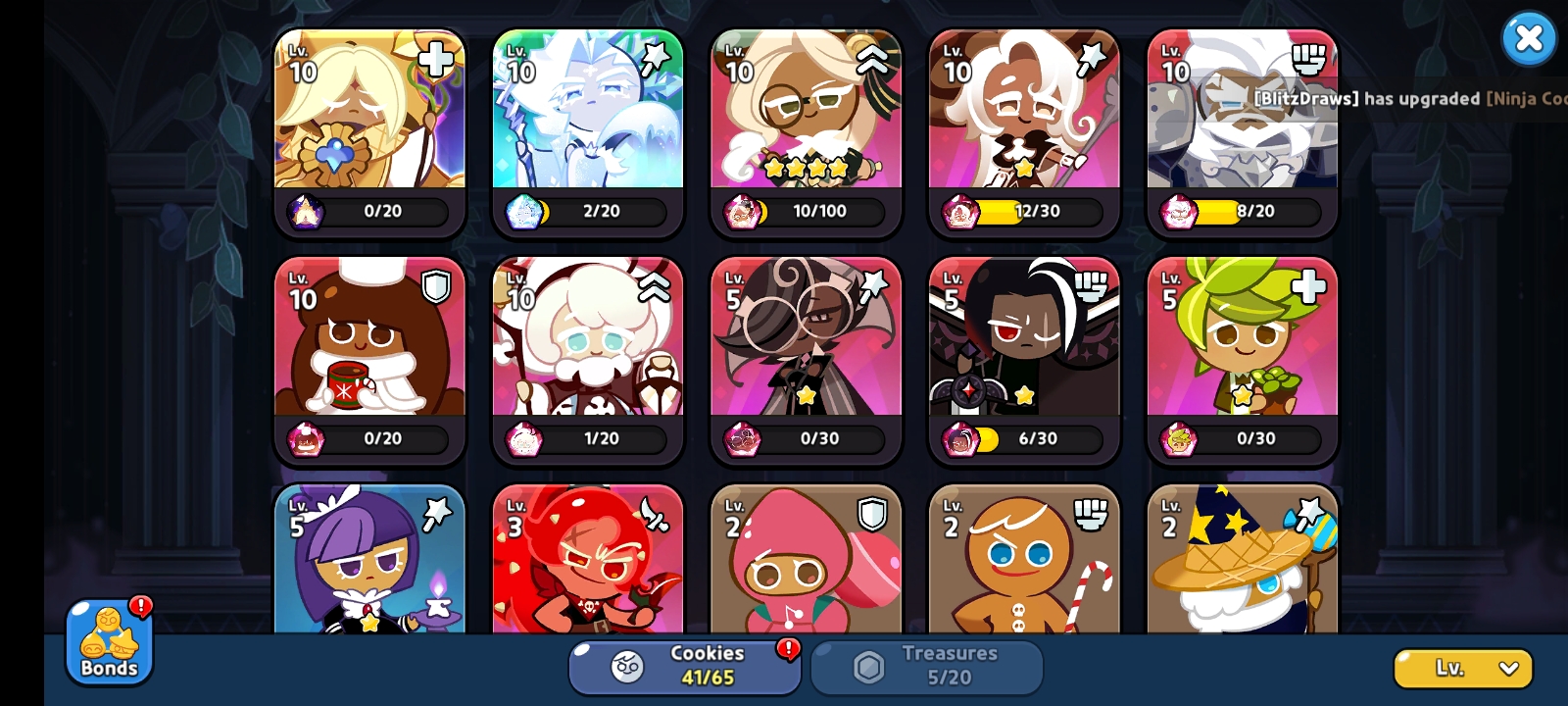Viewport: 1568px width, 706px height.
Task: Click the Healing plus icon on Pure Vanilla's card
Action: tap(436, 59)
